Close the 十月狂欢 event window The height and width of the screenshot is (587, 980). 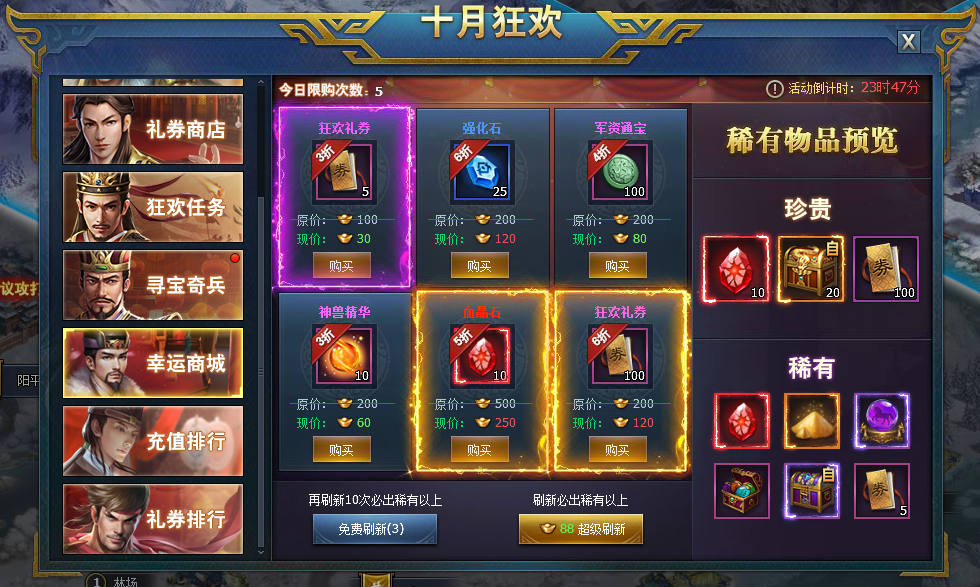[x=907, y=41]
